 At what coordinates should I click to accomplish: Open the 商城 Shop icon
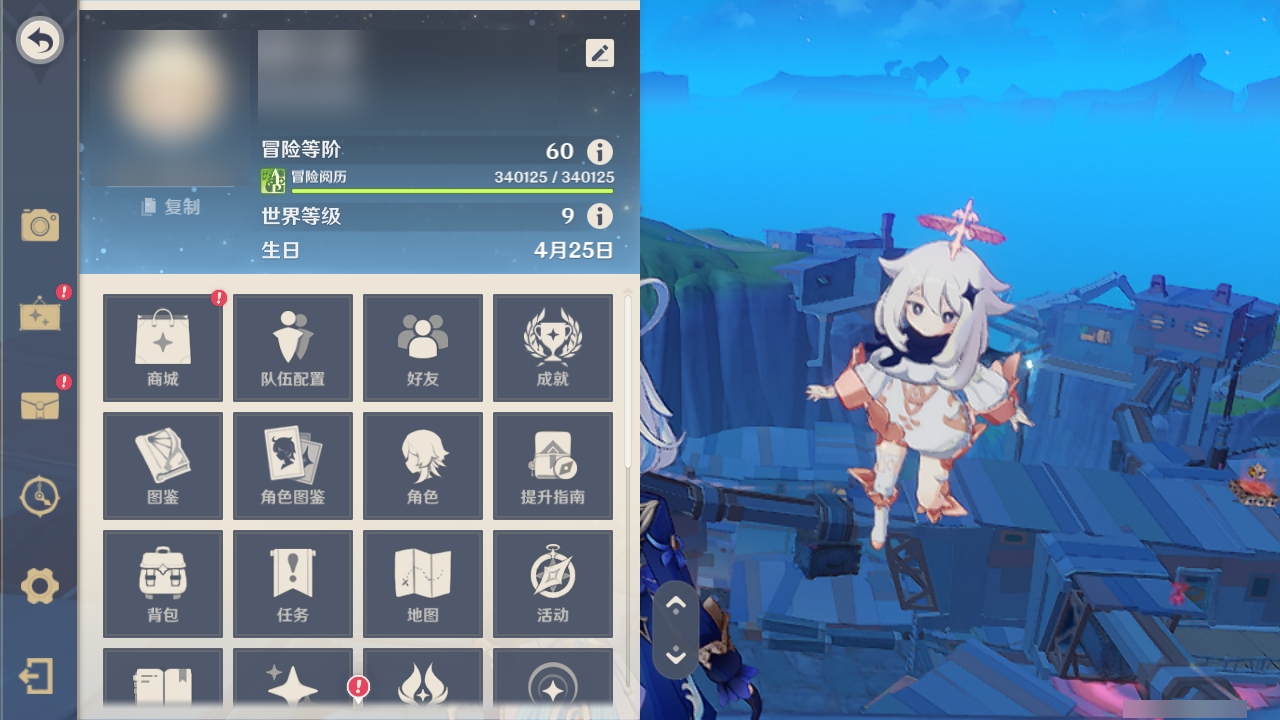point(162,347)
